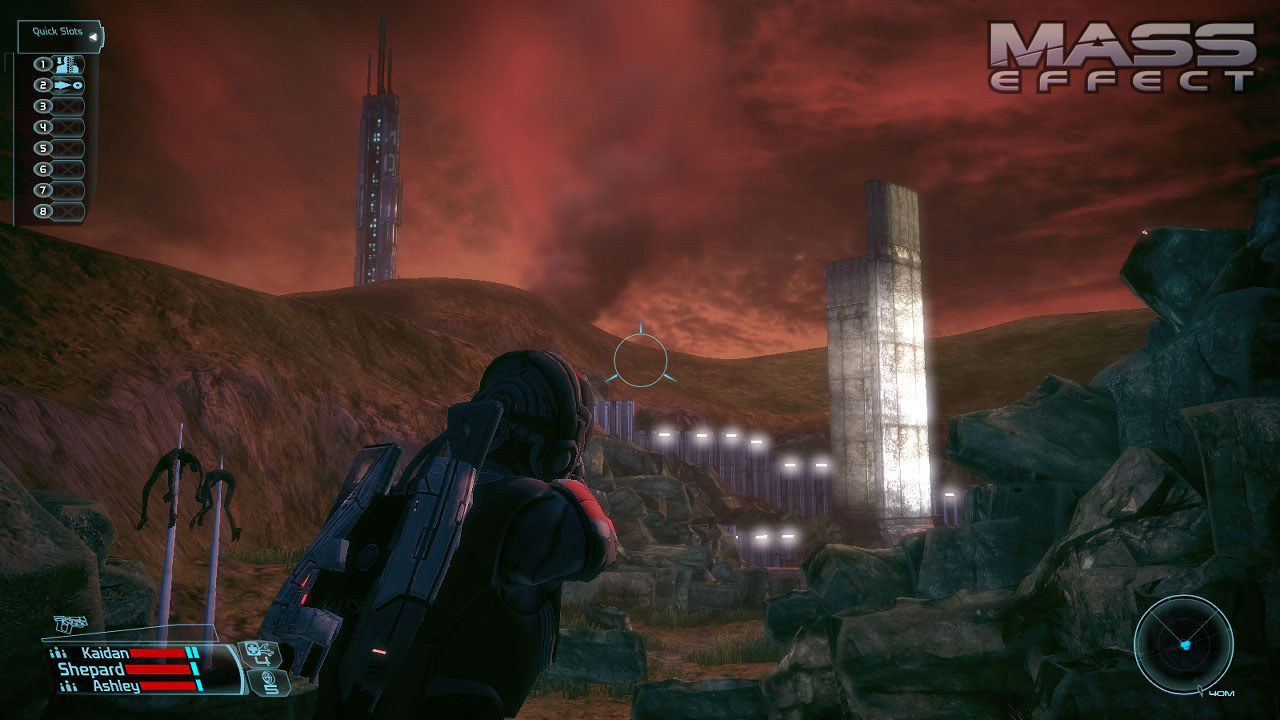Viewport: 1280px width, 720px height.
Task: Click the medi-gel supply counter showing 4
Action: coord(262,655)
